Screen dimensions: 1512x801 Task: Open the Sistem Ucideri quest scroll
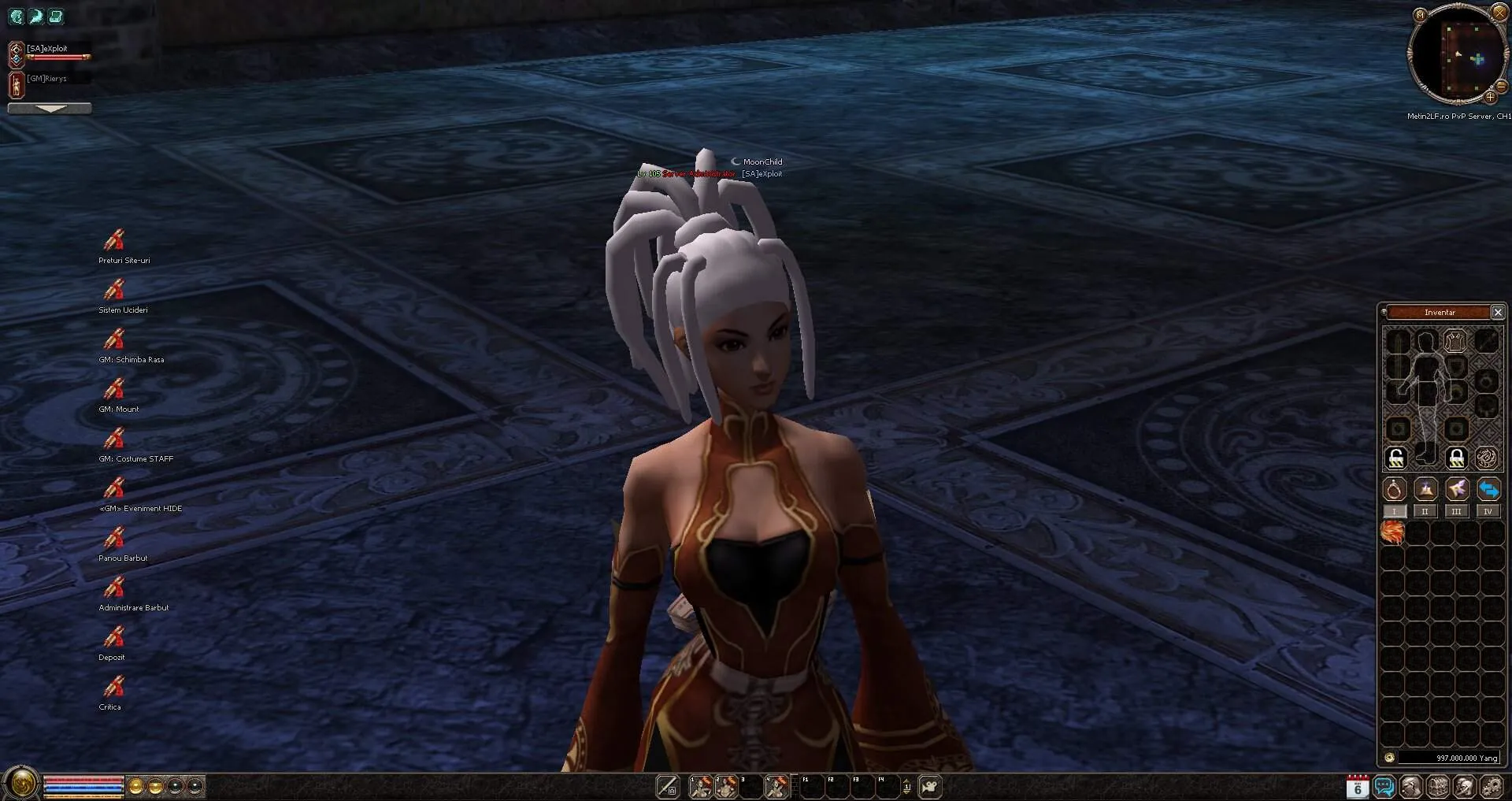click(x=114, y=289)
